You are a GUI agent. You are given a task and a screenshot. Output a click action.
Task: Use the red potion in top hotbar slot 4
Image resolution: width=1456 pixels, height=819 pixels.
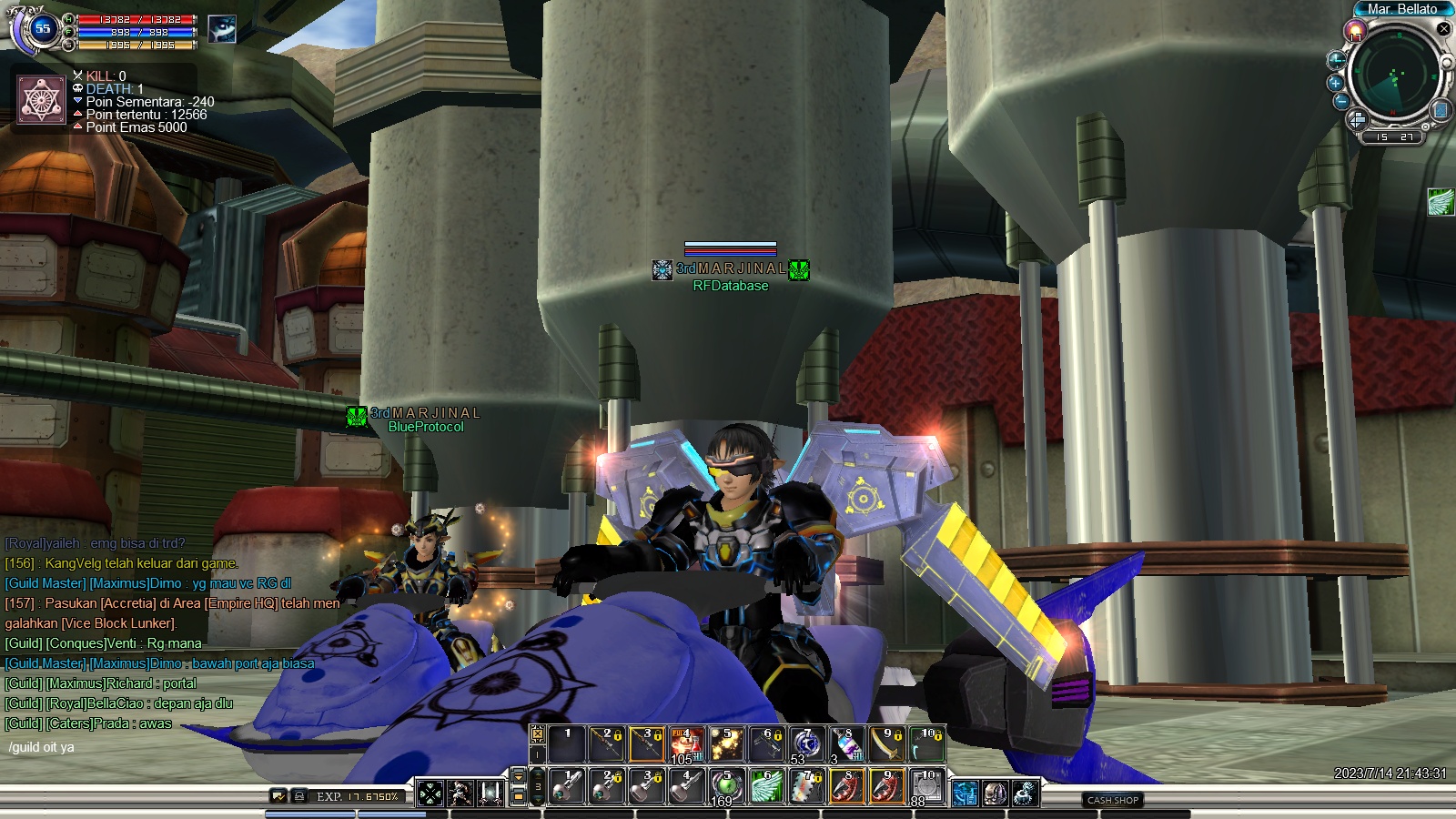tap(686, 744)
